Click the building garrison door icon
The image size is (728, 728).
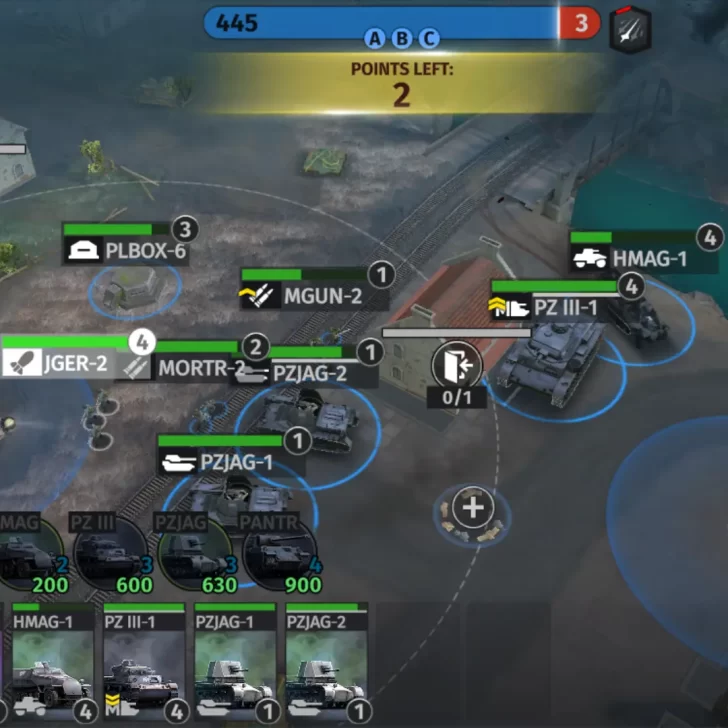pyautogui.click(x=456, y=365)
